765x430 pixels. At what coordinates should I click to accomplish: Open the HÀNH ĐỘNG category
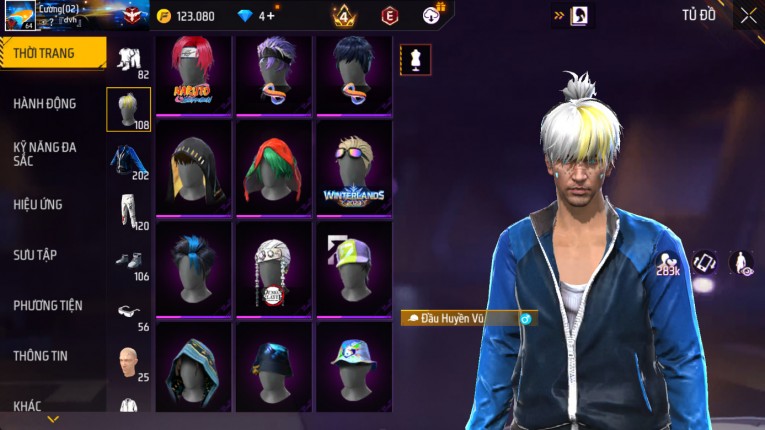46,103
